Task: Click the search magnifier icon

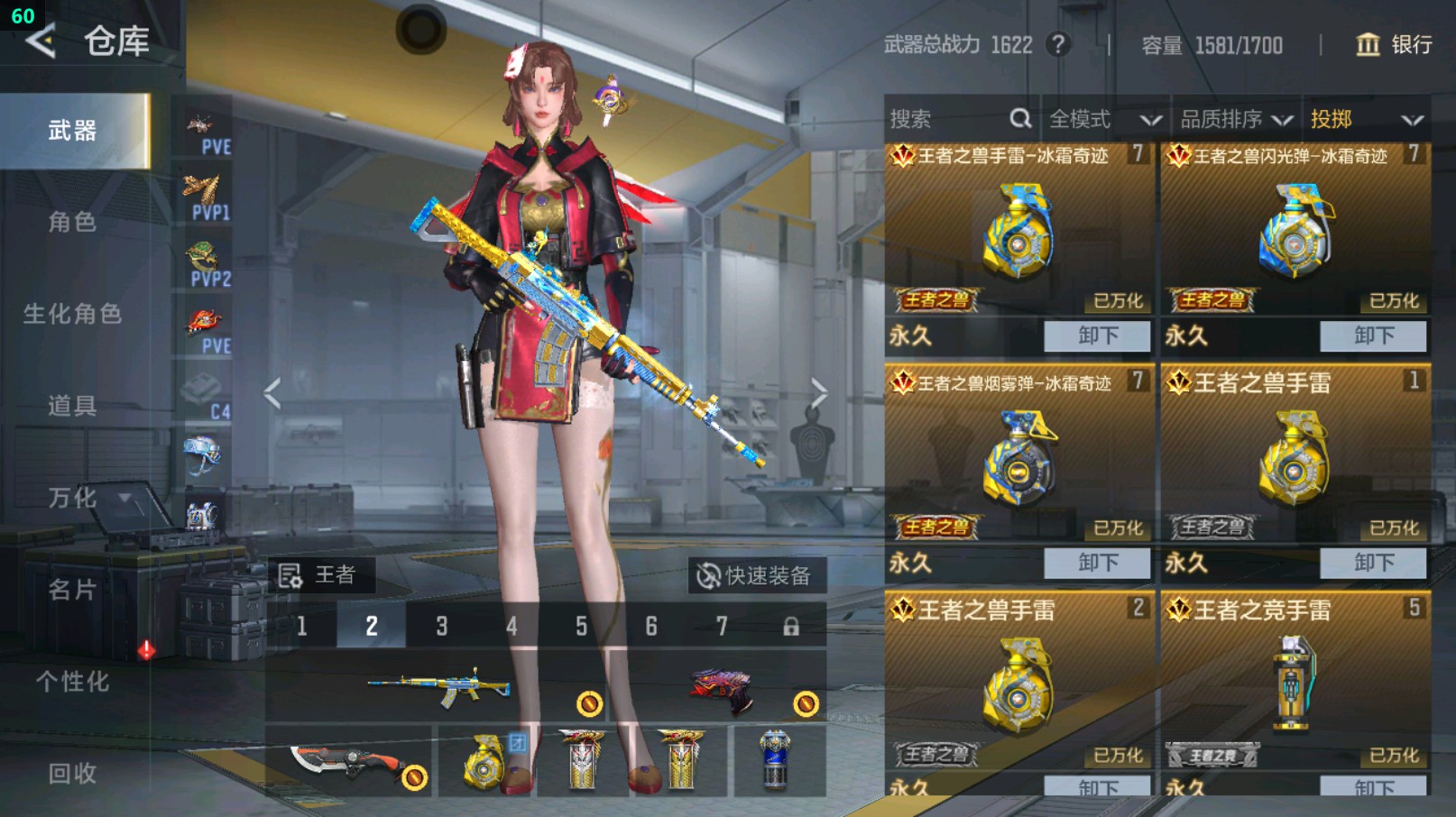Action: (x=1021, y=118)
